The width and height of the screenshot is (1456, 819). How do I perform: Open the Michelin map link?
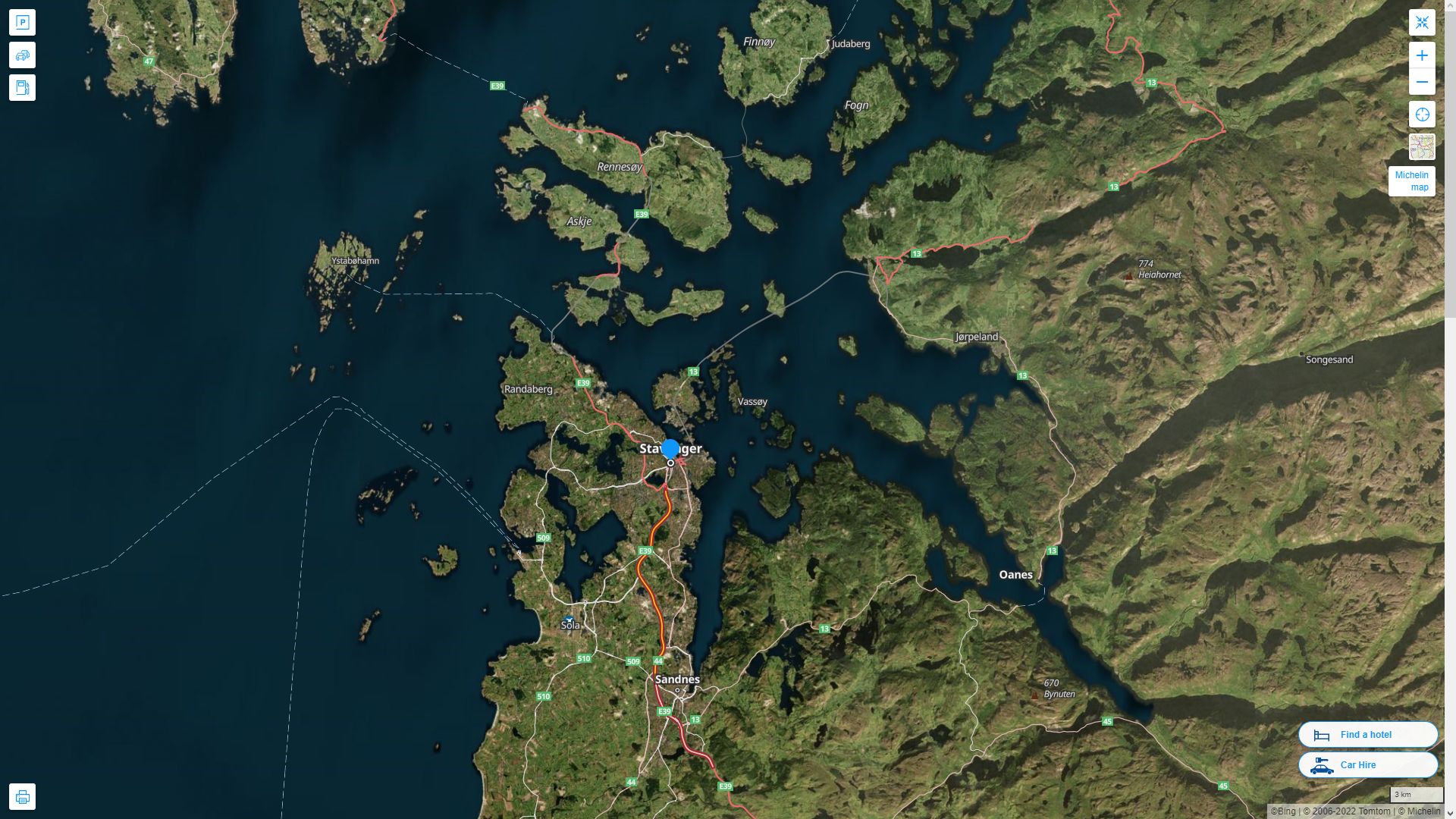click(1411, 181)
